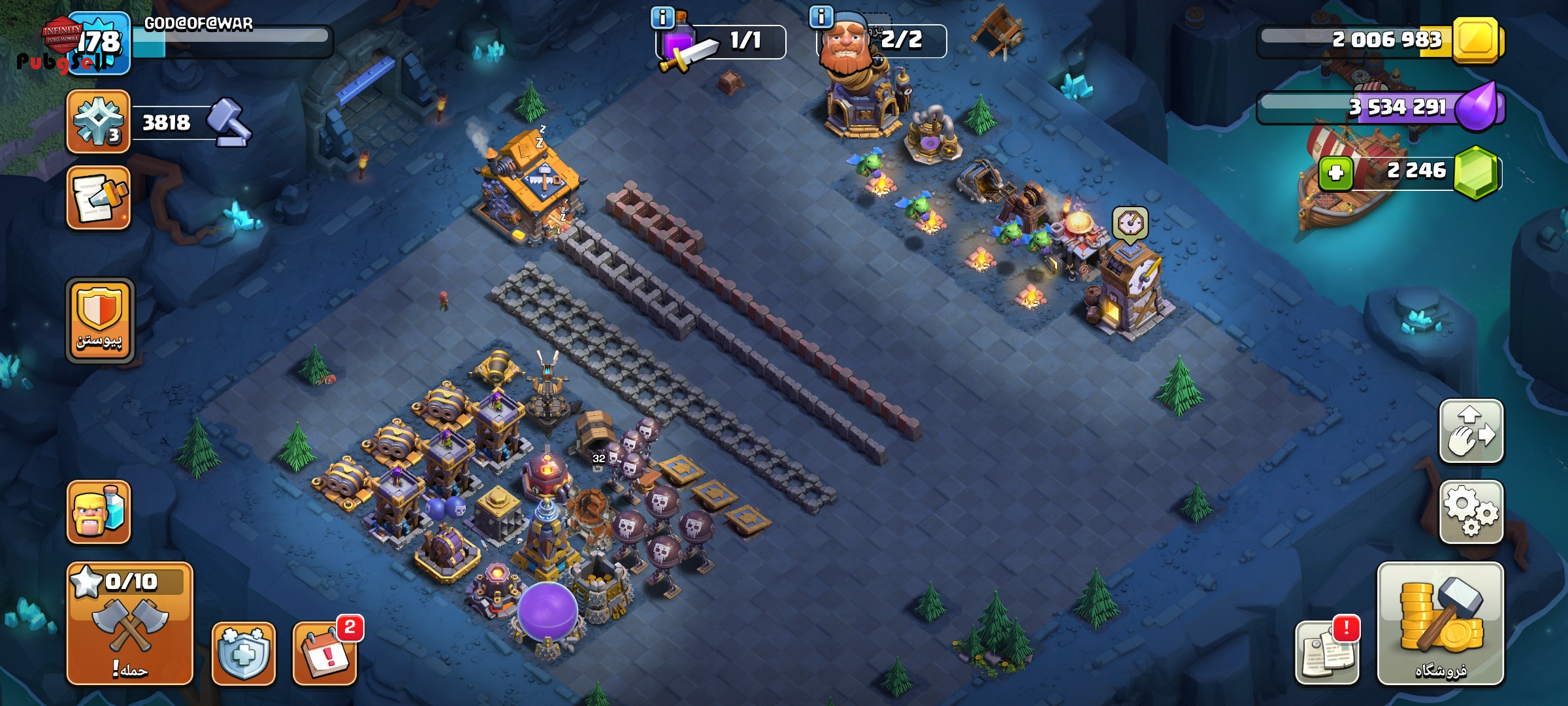1568x706 pixels.
Task: Open the news papers icon with alert
Action: (x=1327, y=652)
